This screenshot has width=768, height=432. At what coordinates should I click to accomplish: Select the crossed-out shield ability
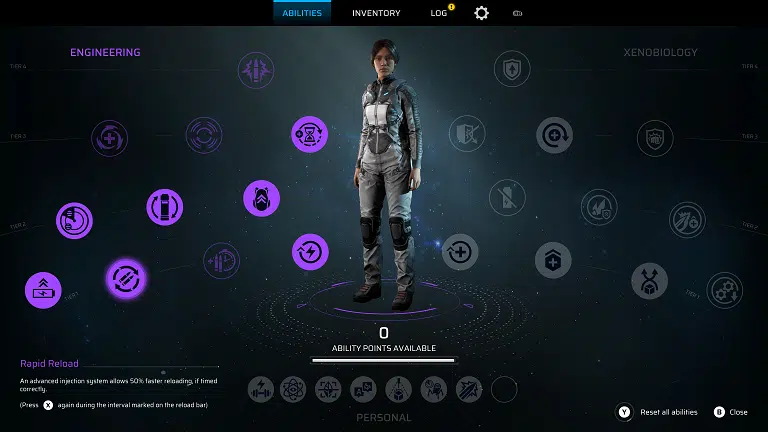pos(464,134)
